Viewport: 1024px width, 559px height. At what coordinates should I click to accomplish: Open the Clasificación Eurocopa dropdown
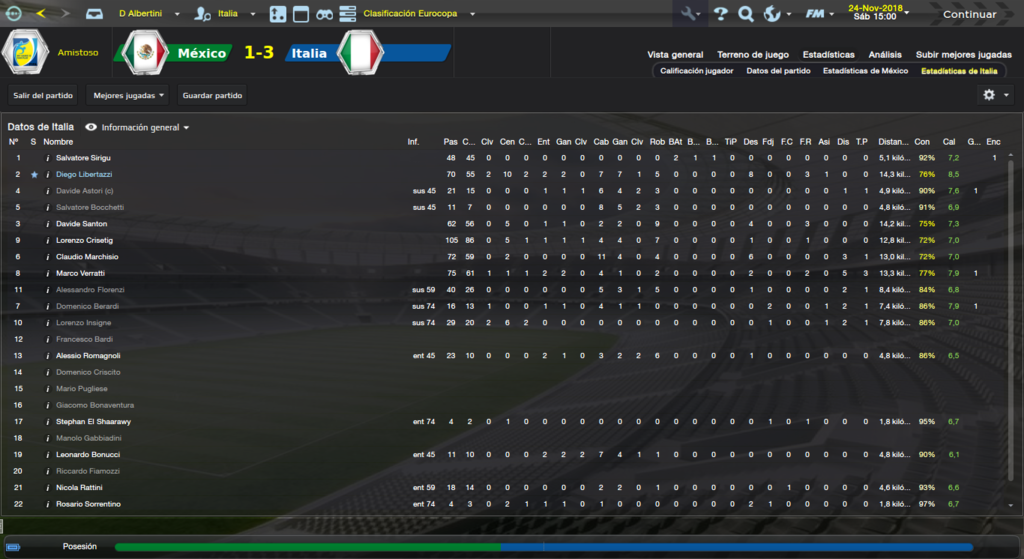point(418,15)
